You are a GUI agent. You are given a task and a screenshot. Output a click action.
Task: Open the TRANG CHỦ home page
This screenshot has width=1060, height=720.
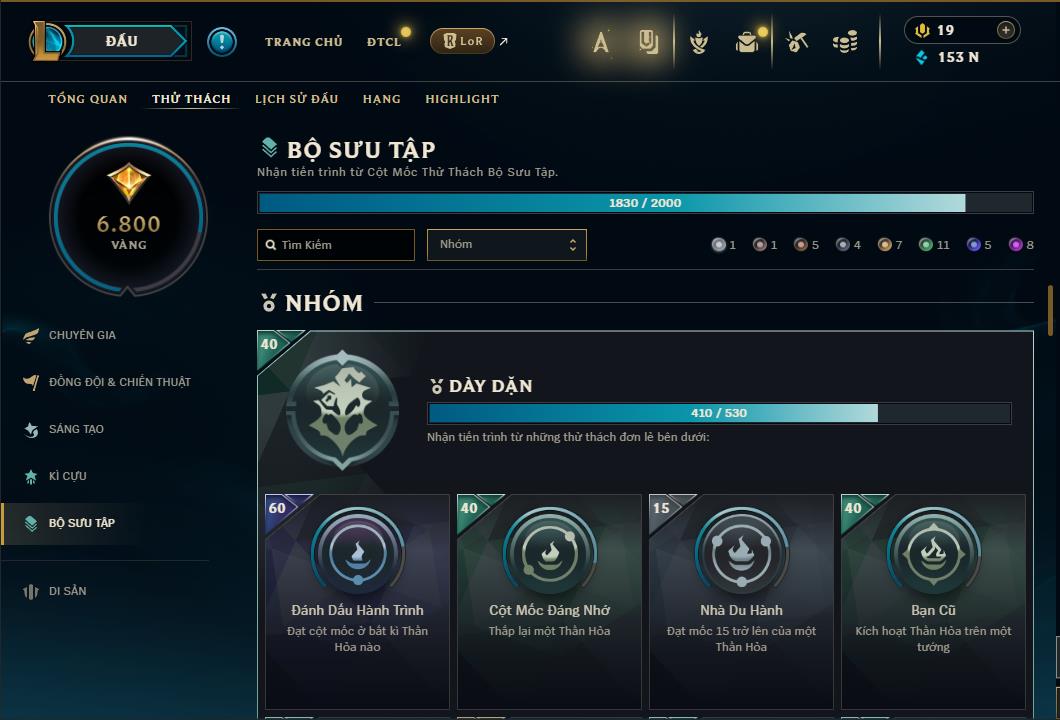303,42
